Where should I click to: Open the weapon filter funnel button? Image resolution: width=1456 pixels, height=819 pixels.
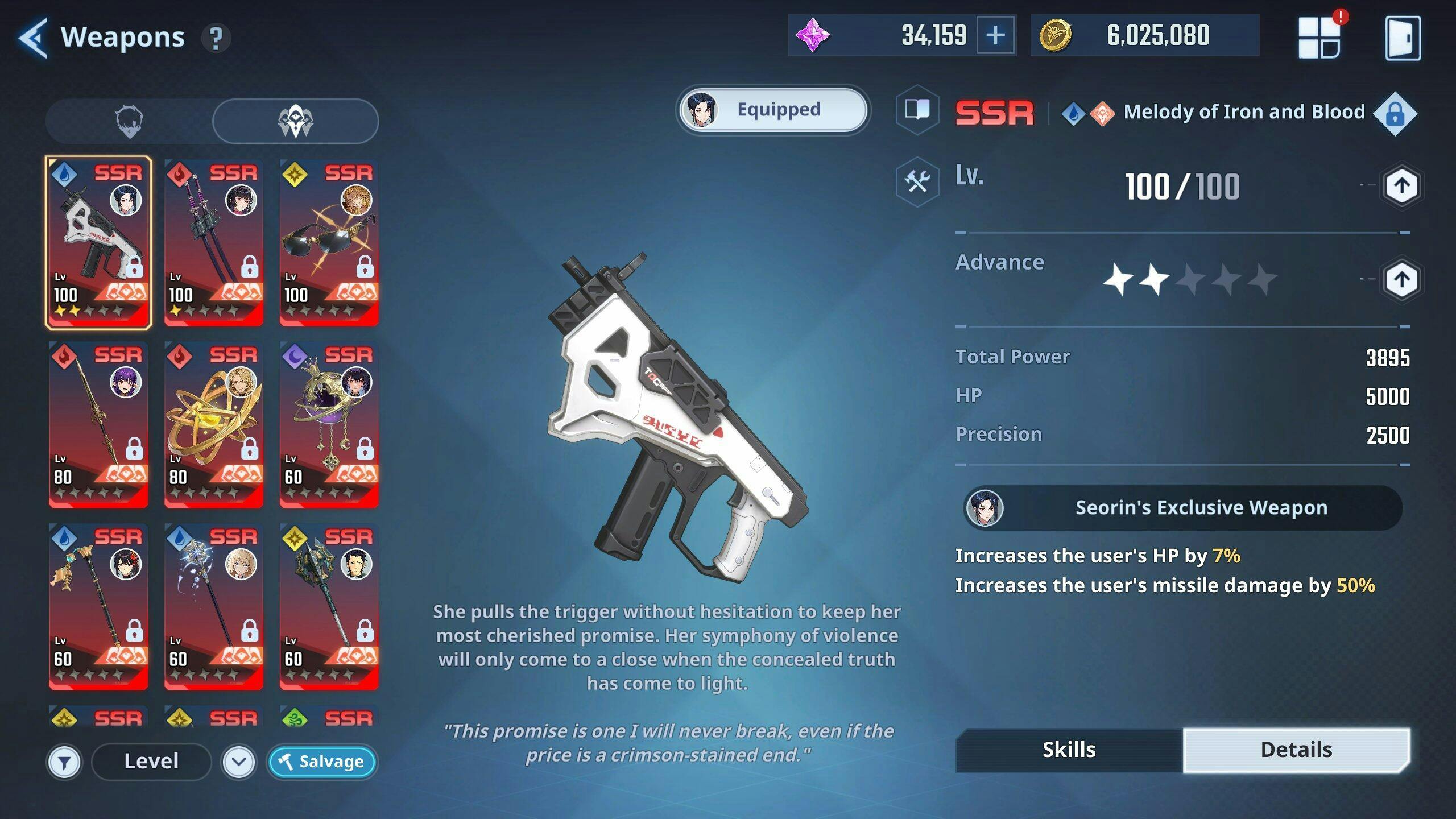[64, 762]
